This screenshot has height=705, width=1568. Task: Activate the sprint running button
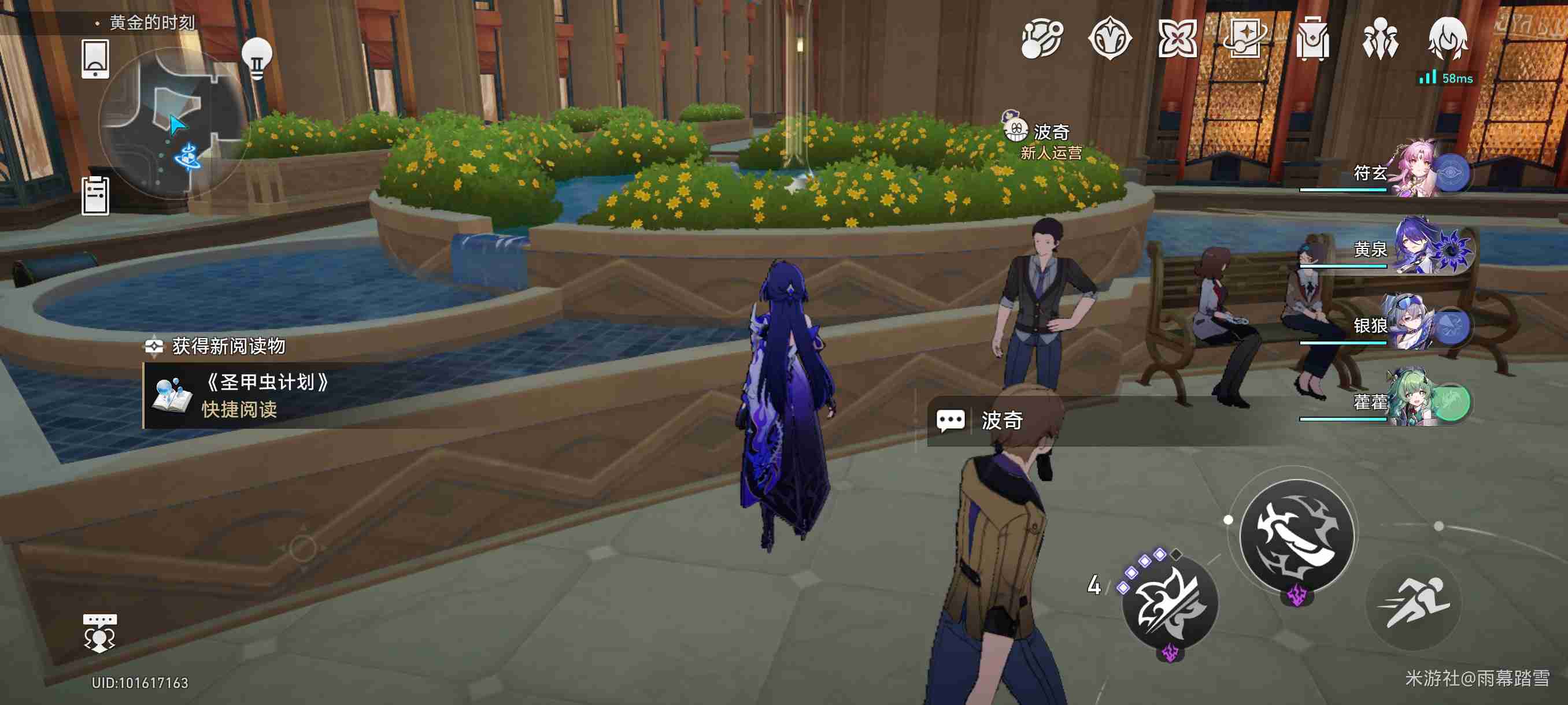pyautogui.click(x=1414, y=603)
